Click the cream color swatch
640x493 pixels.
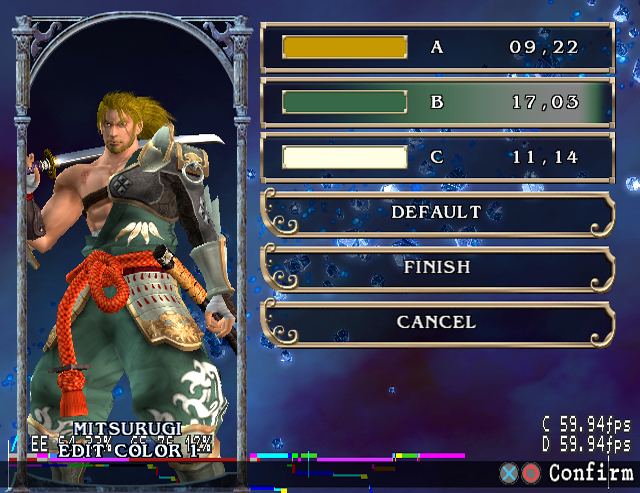click(344, 157)
